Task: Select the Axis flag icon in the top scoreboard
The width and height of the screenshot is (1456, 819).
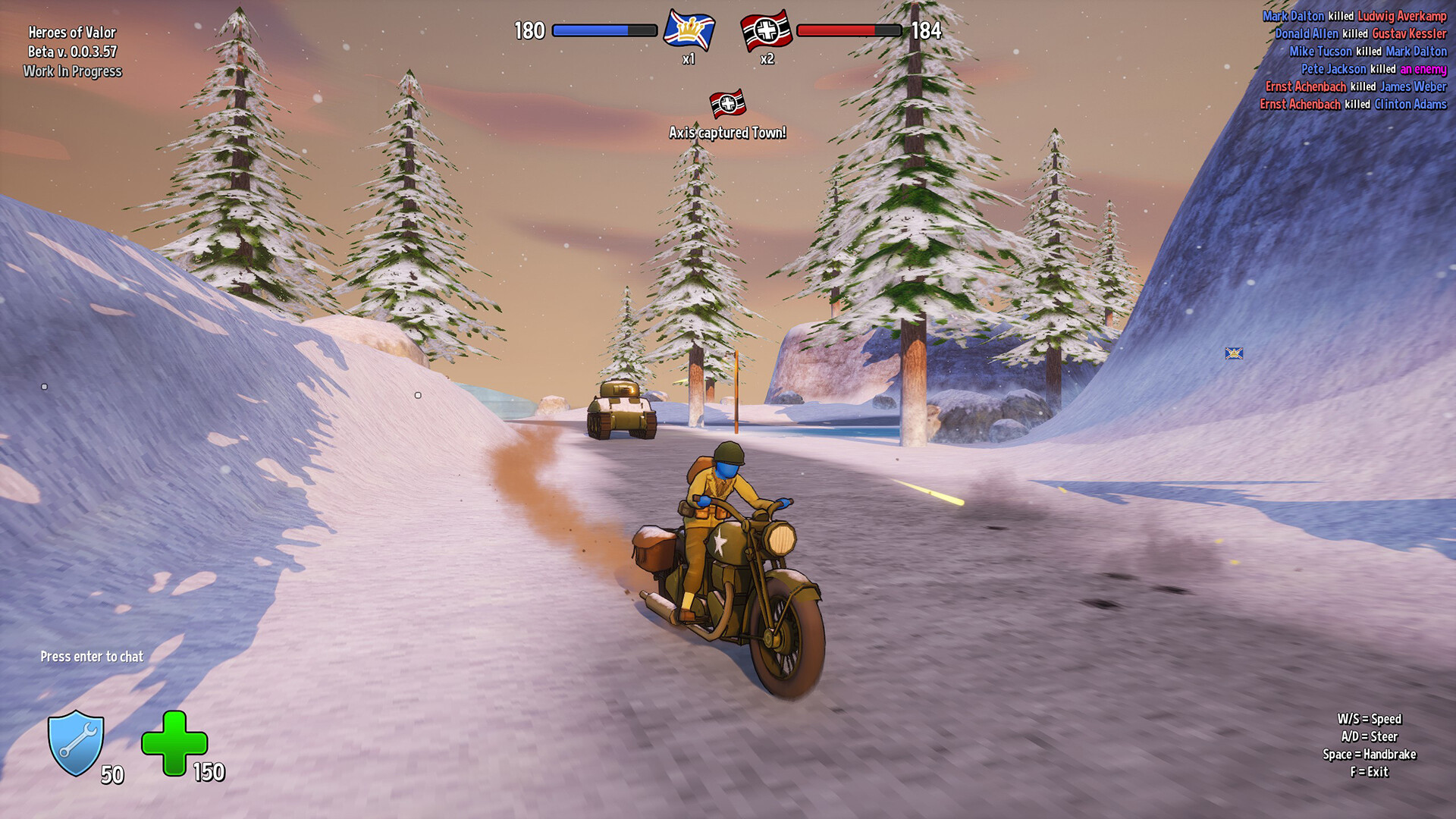Action: (766, 32)
